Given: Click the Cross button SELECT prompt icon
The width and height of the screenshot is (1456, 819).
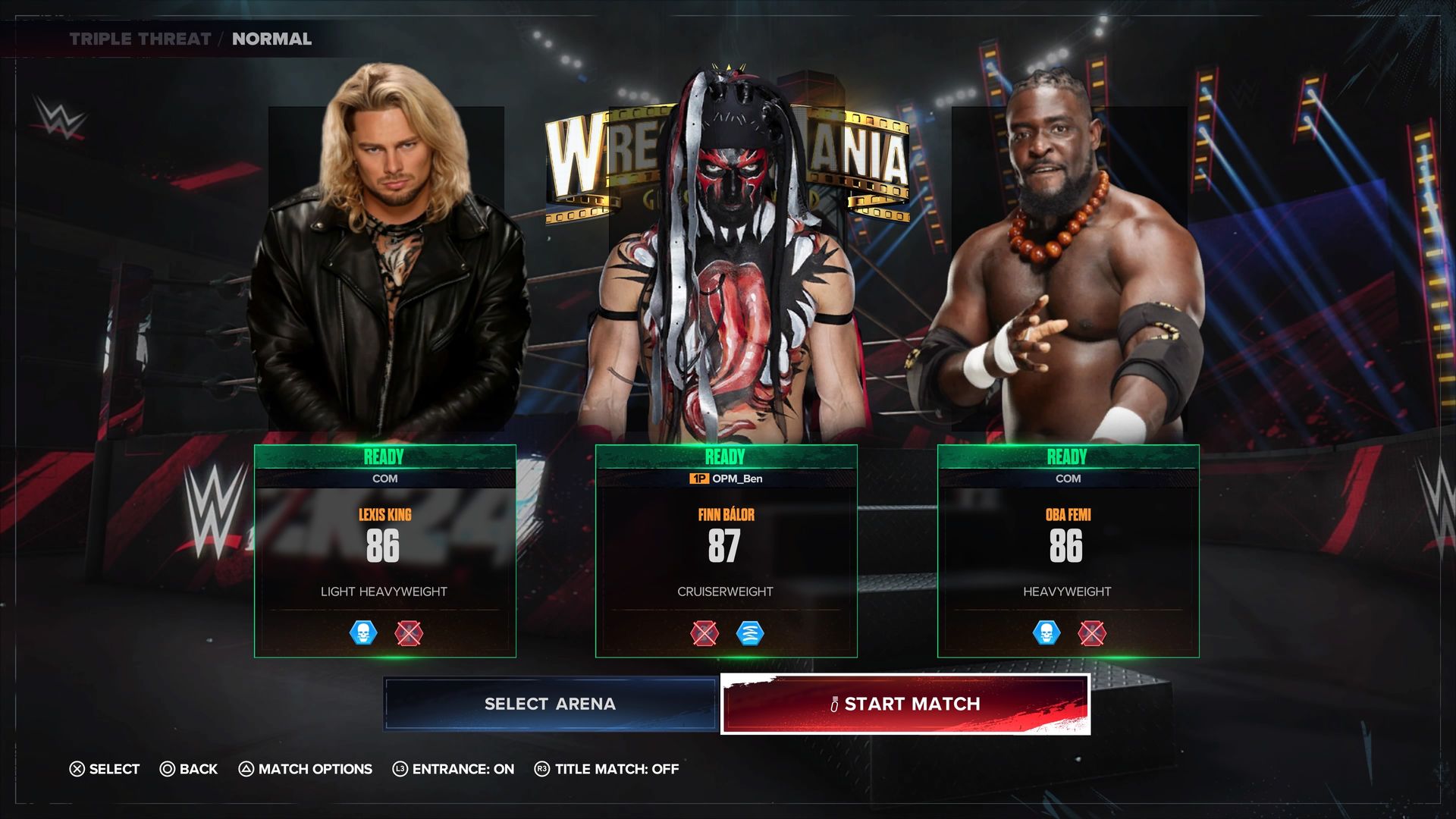Looking at the screenshot, I should coord(76,769).
